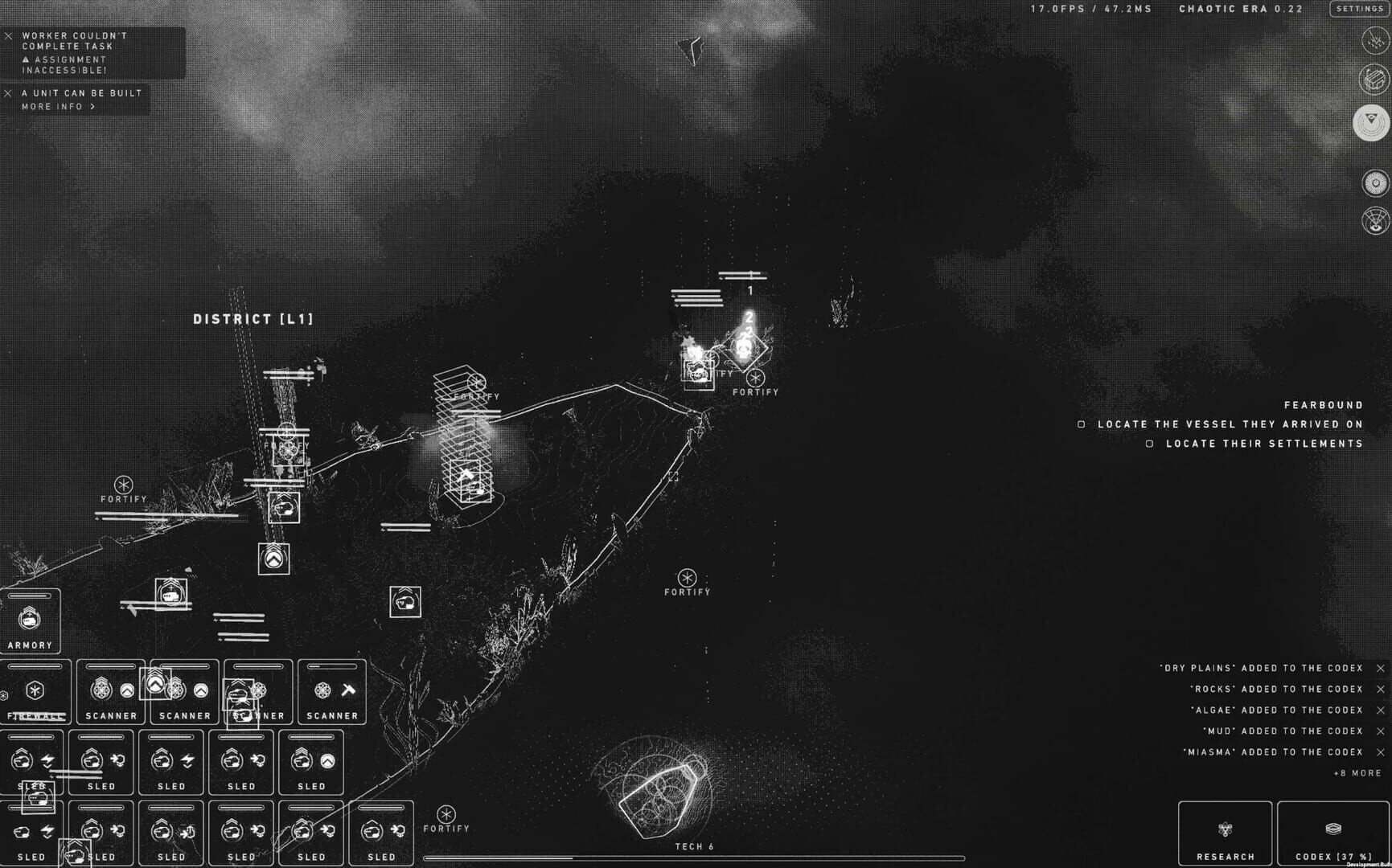Open the District [L1] label
The width and height of the screenshot is (1392, 868).
point(253,318)
